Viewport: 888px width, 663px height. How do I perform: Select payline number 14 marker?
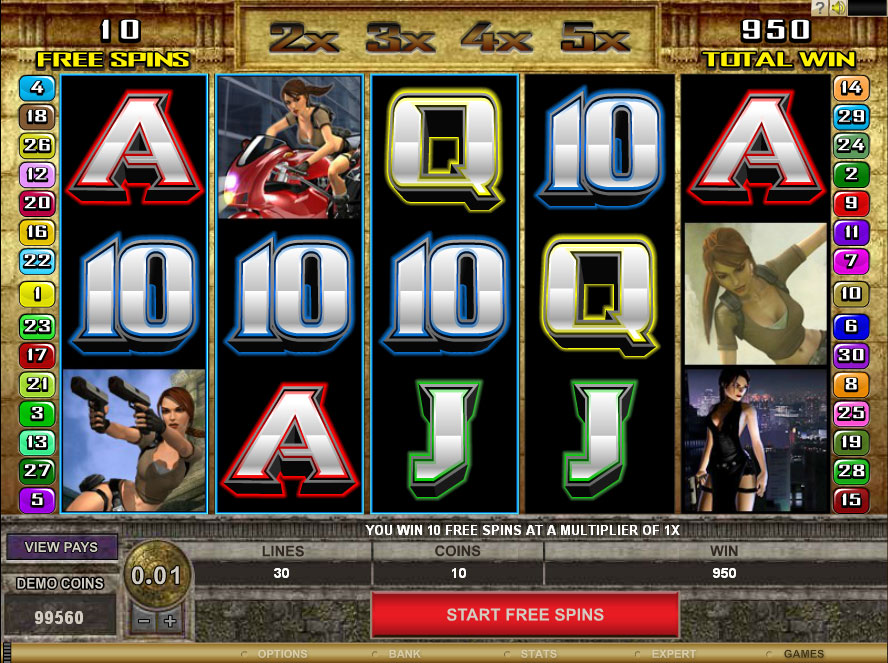851,87
